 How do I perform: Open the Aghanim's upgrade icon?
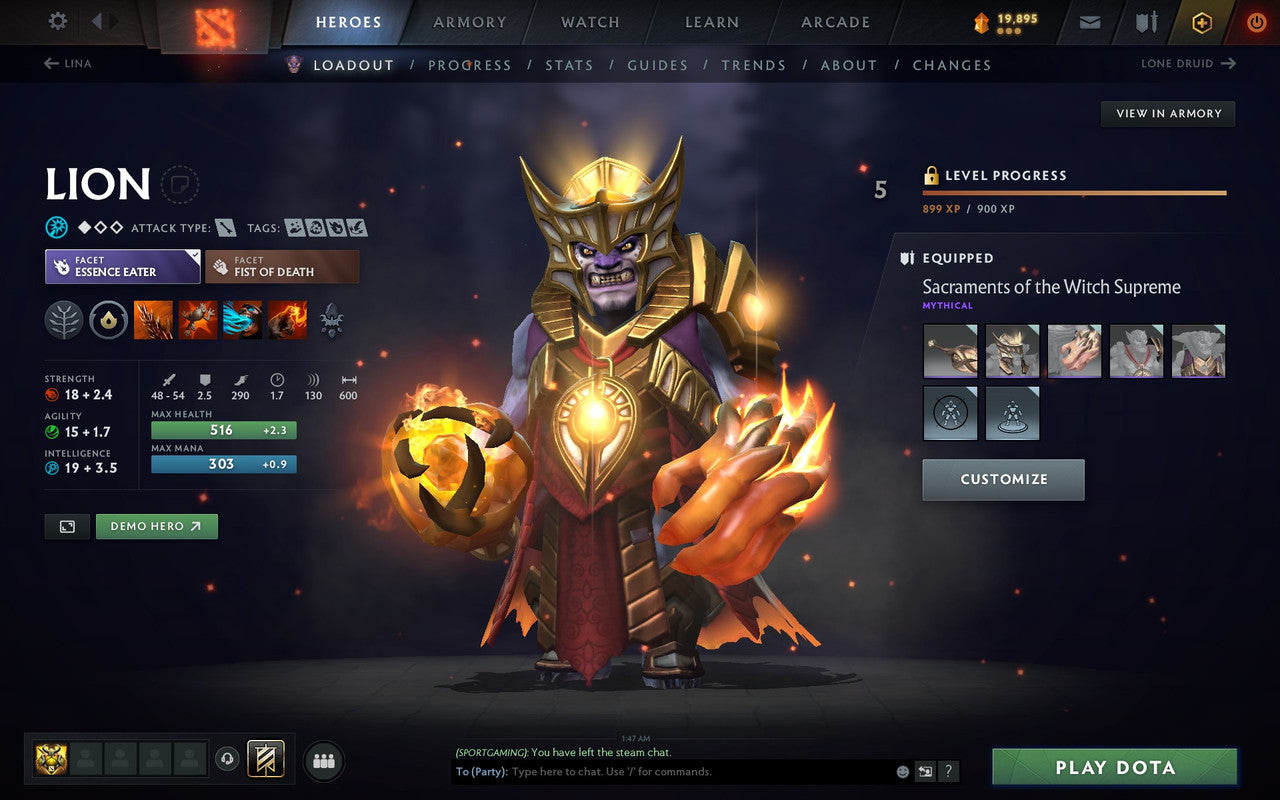click(330, 319)
